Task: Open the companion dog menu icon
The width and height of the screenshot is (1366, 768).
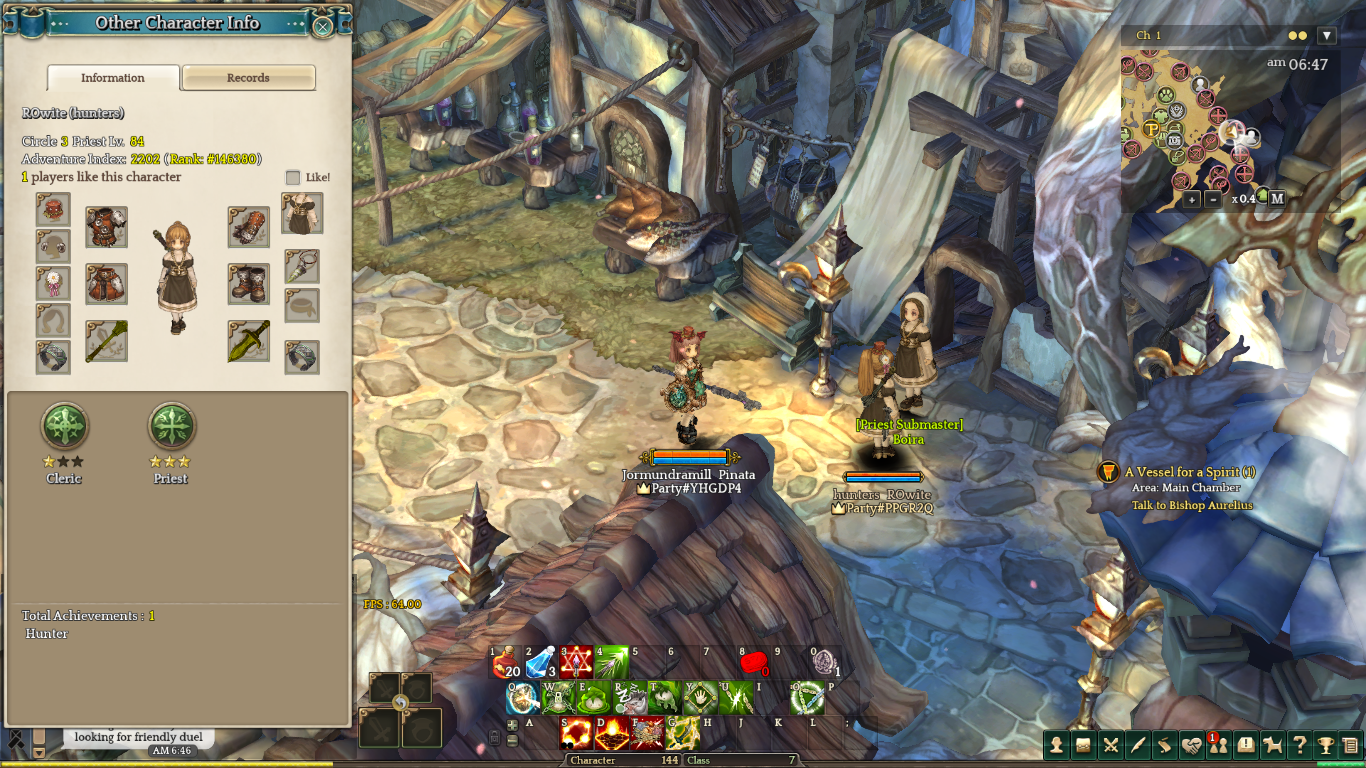Action: (1273, 745)
